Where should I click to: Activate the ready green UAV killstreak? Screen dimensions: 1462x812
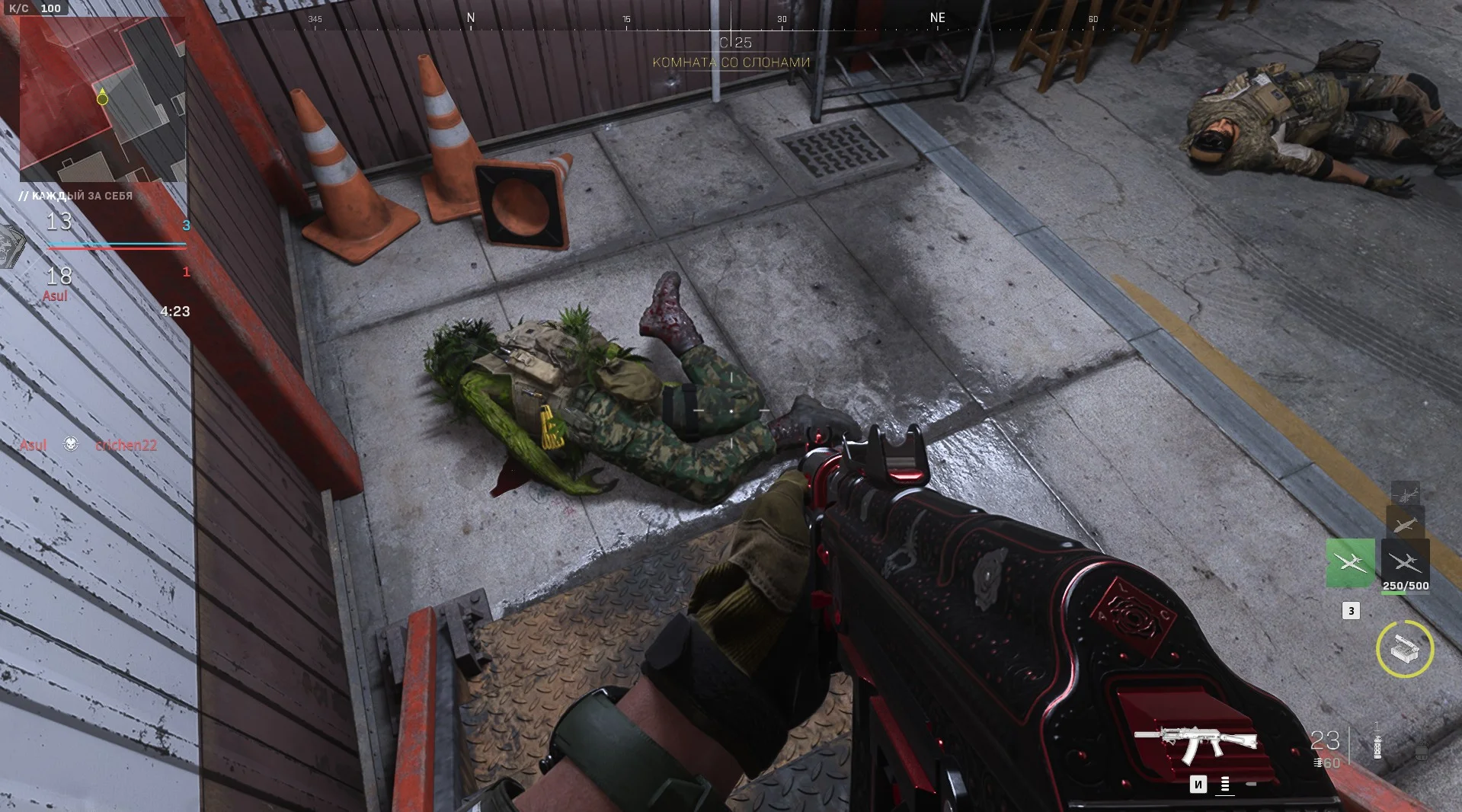(1350, 563)
